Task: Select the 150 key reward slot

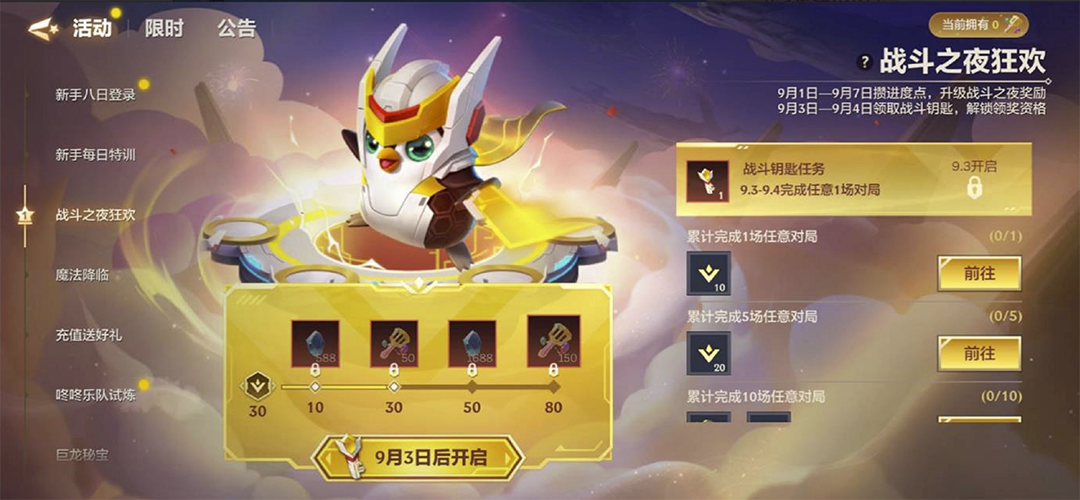Action: pos(553,343)
